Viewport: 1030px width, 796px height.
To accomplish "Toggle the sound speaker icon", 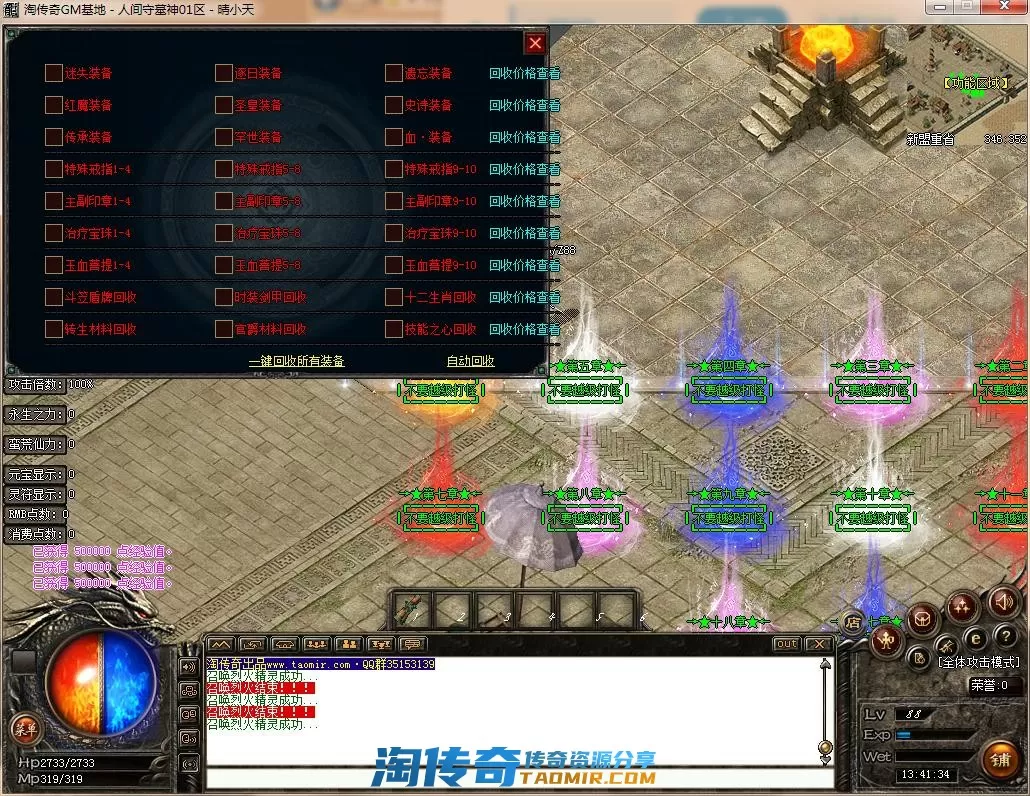I will (x=1002, y=602).
